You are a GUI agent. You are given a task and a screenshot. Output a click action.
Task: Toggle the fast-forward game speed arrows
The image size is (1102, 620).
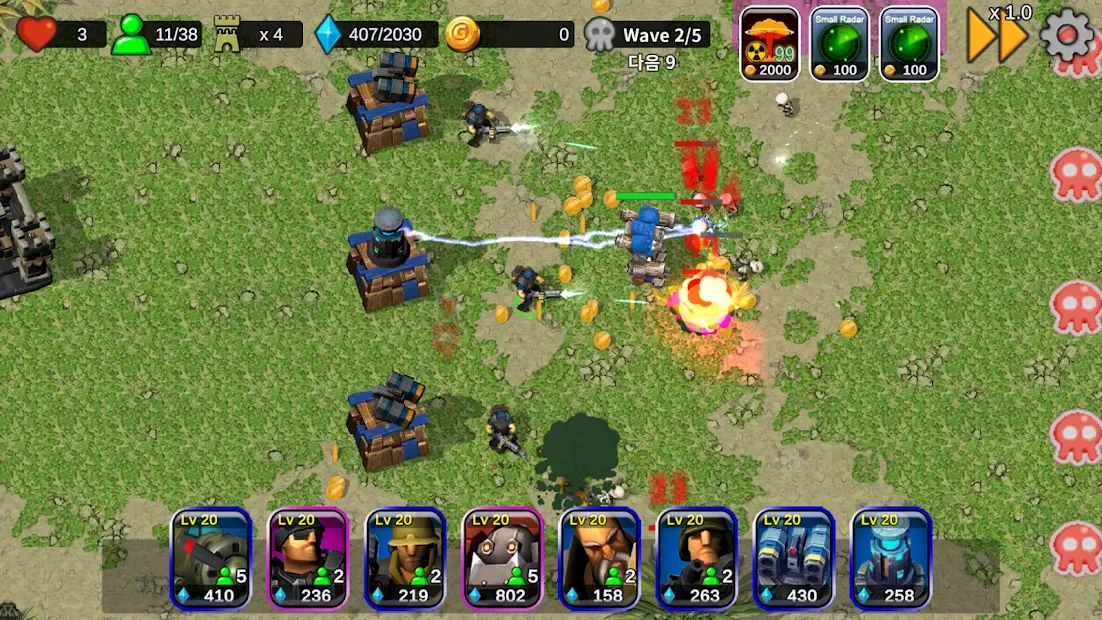997,37
